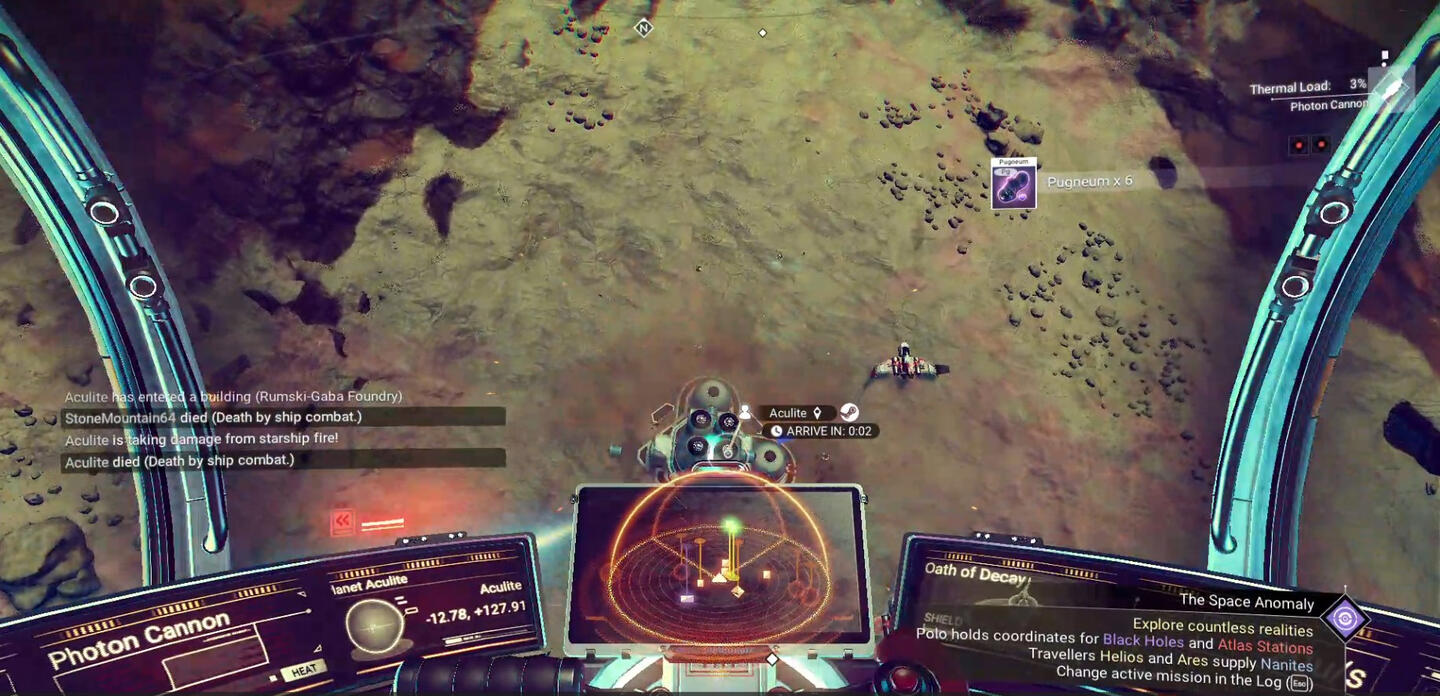Open the chat log message list
The image size is (1440, 696).
pyautogui.click(x=284, y=428)
